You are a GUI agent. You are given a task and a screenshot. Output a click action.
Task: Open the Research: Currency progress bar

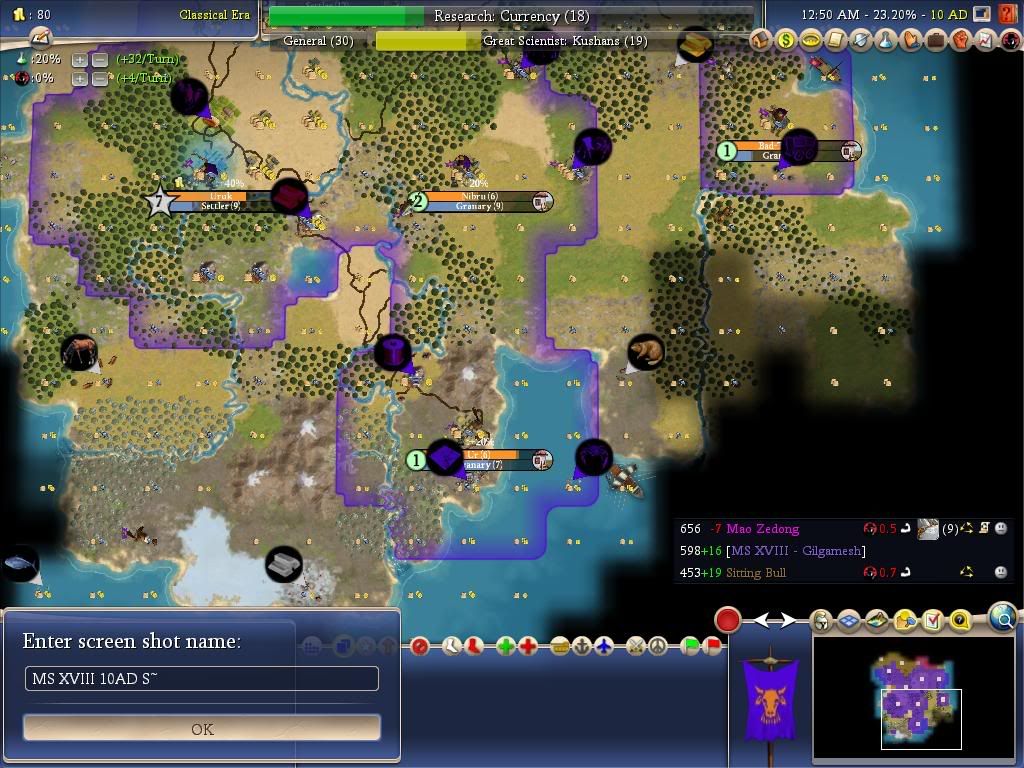pyautogui.click(x=510, y=16)
